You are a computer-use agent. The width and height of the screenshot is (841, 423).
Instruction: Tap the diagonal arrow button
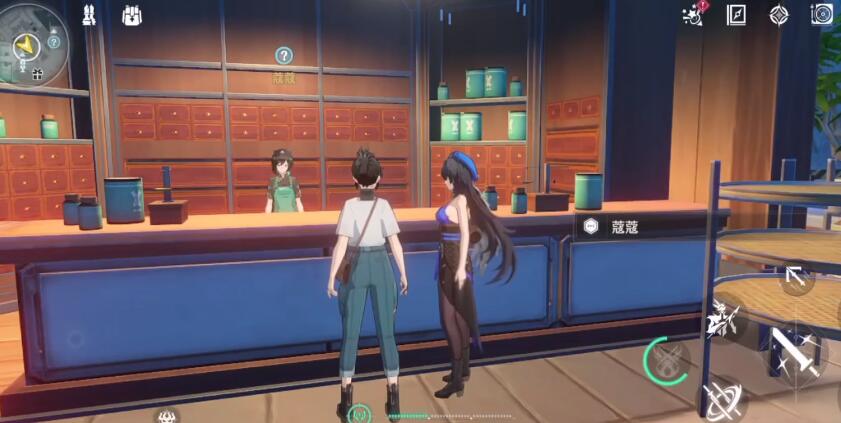tap(796, 276)
